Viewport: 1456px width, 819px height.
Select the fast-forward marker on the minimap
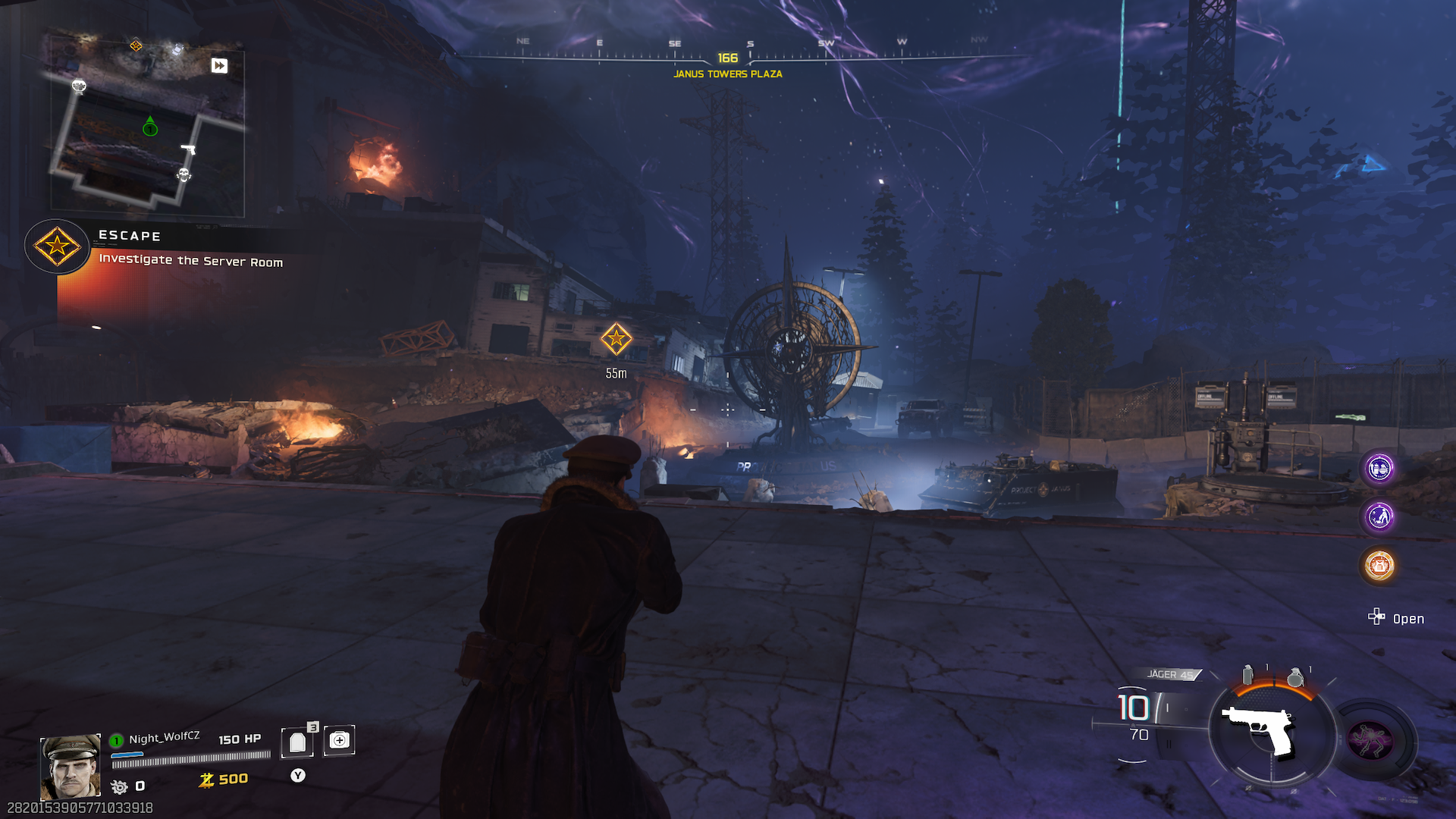coord(219,65)
